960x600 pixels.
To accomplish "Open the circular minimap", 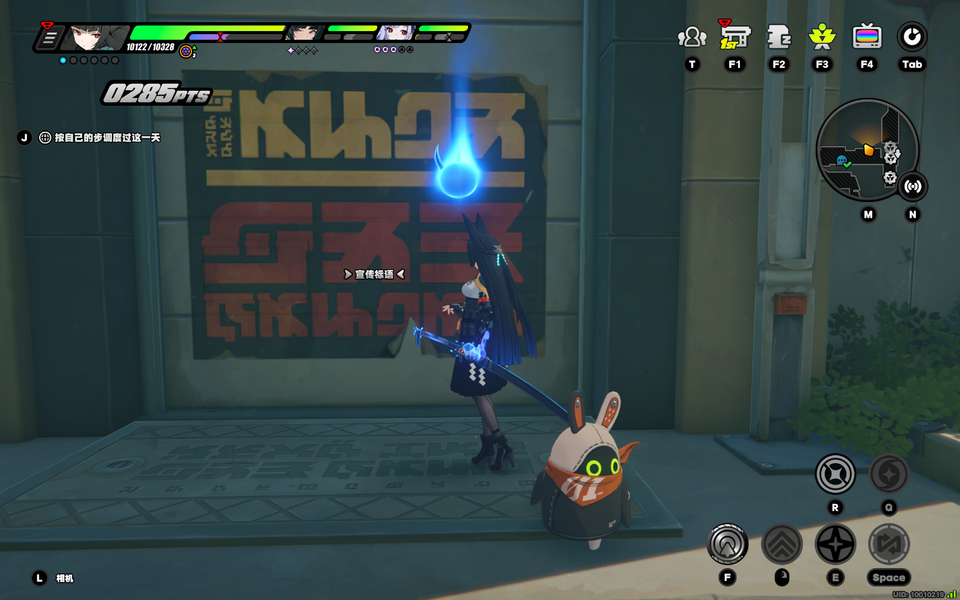I will 866,150.
